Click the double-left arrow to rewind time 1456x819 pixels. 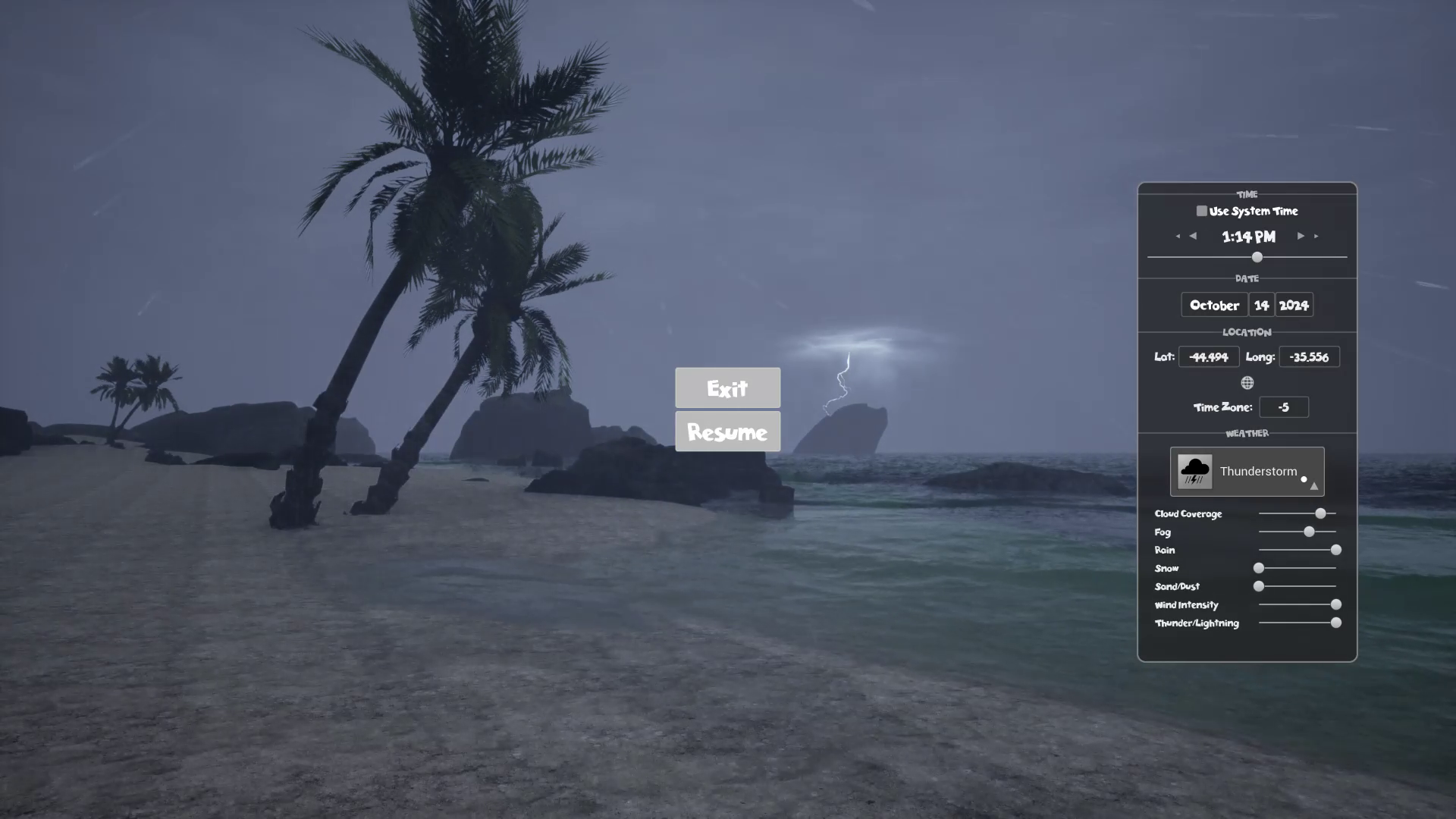coord(1177,237)
